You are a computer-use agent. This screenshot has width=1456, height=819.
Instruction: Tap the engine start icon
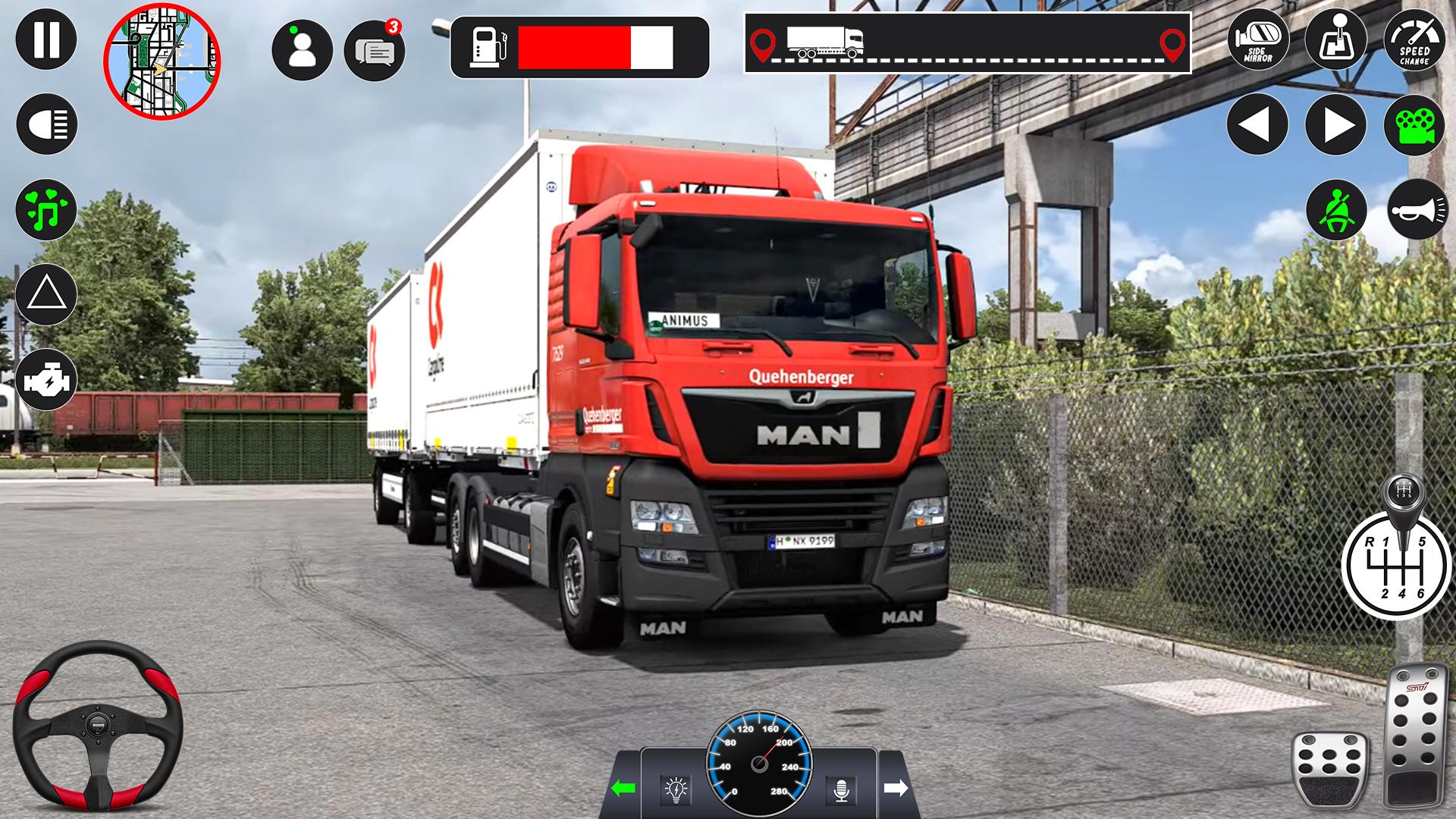[x=45, y=379]
